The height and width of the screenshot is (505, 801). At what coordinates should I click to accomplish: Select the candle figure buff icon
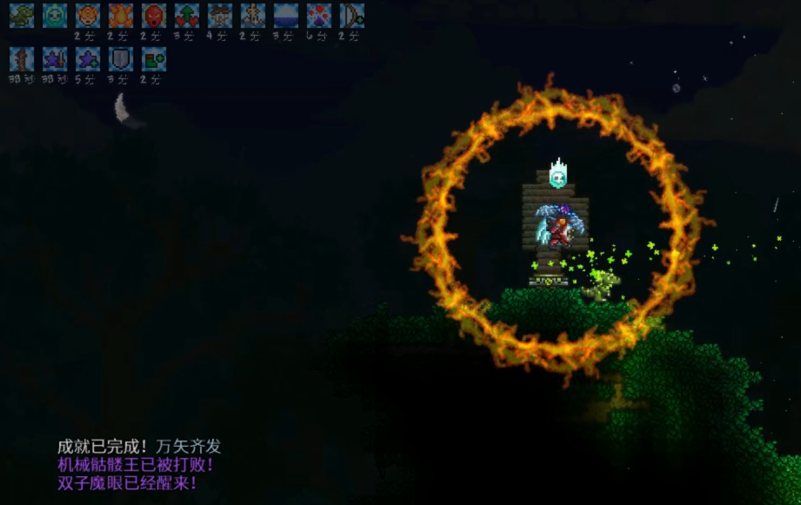click(253, 15)
